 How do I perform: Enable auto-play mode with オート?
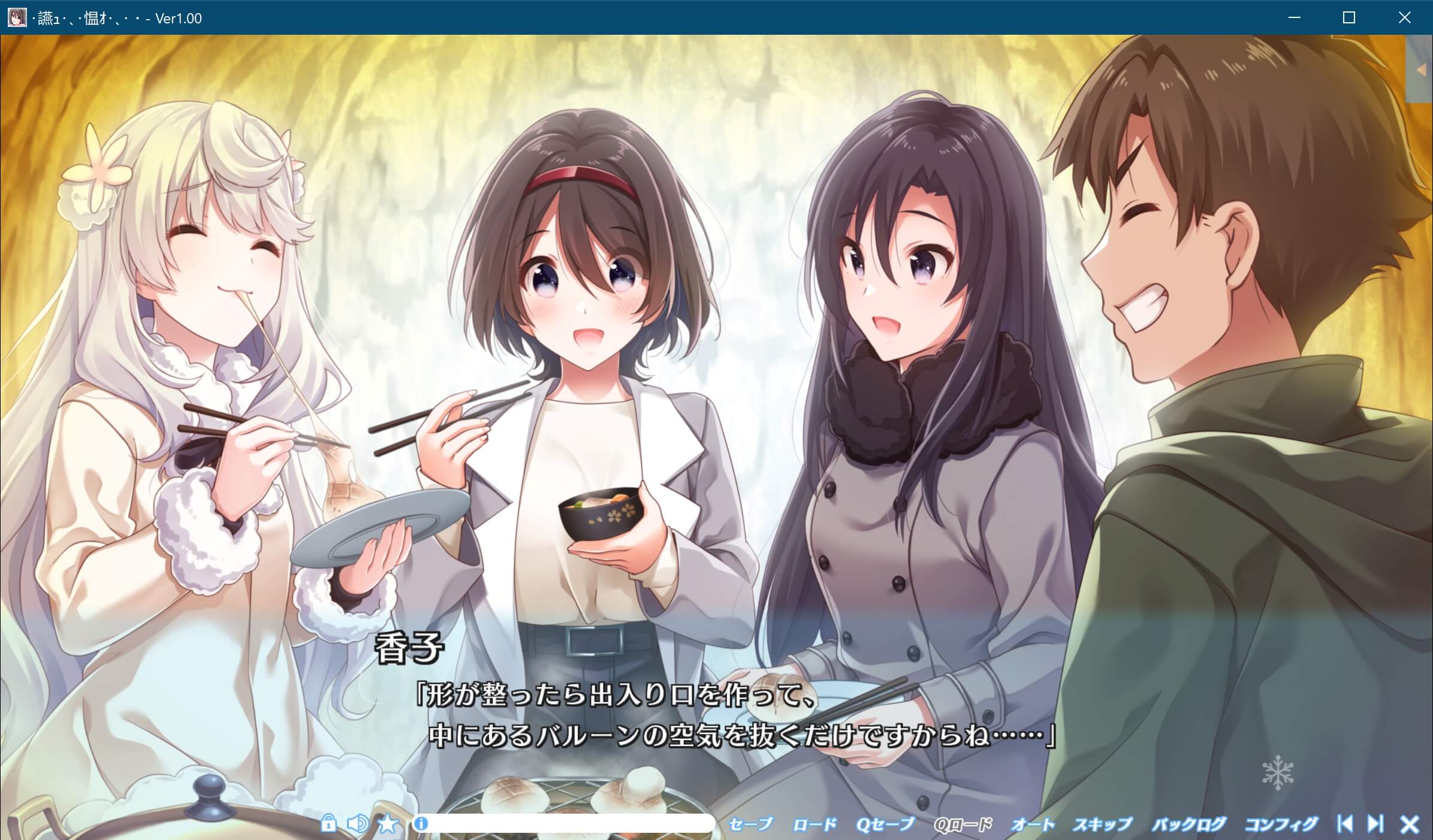click(1033, 824)
